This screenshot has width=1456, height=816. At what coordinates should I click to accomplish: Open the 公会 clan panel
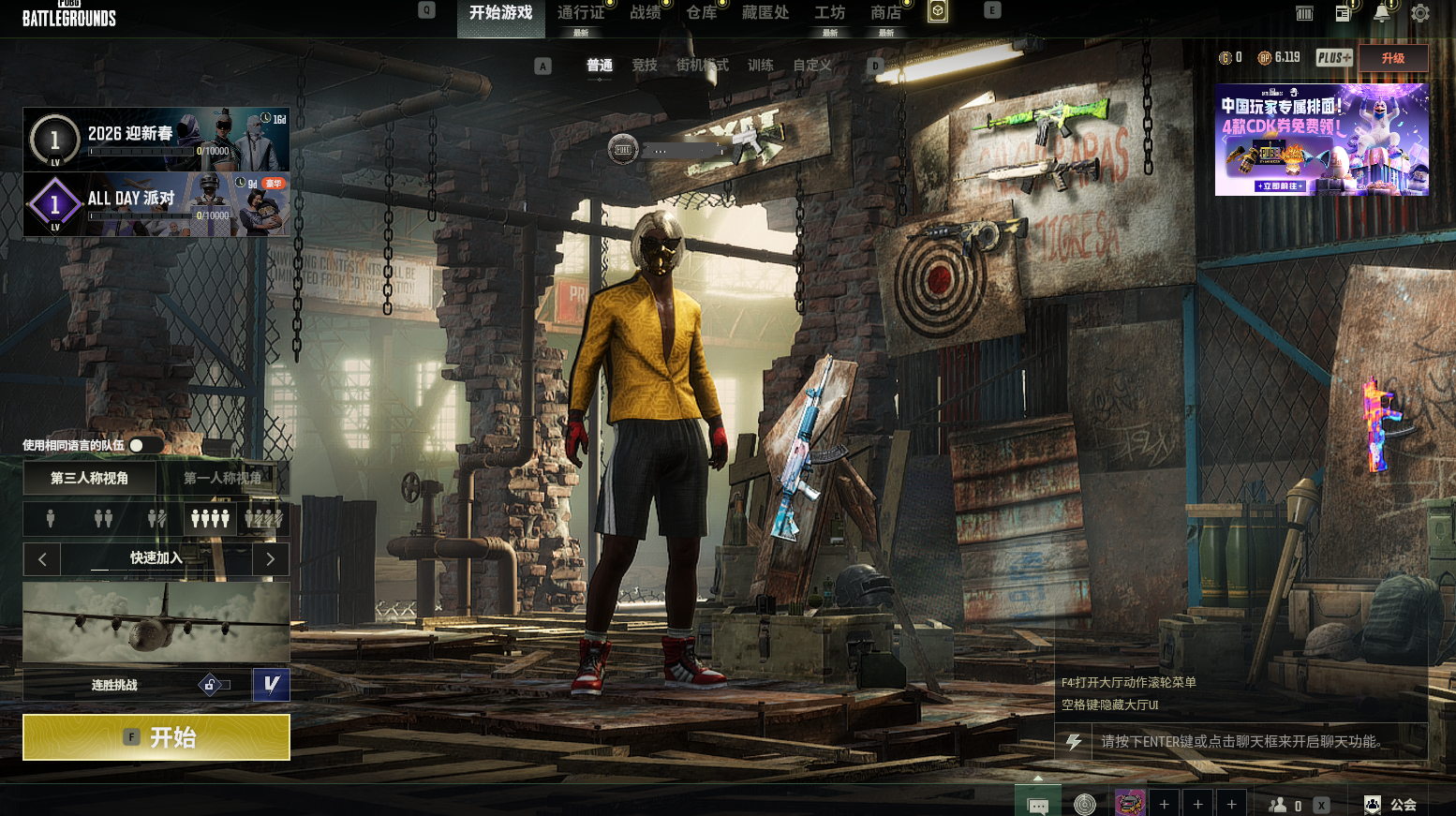click(x=1392, y=805)
